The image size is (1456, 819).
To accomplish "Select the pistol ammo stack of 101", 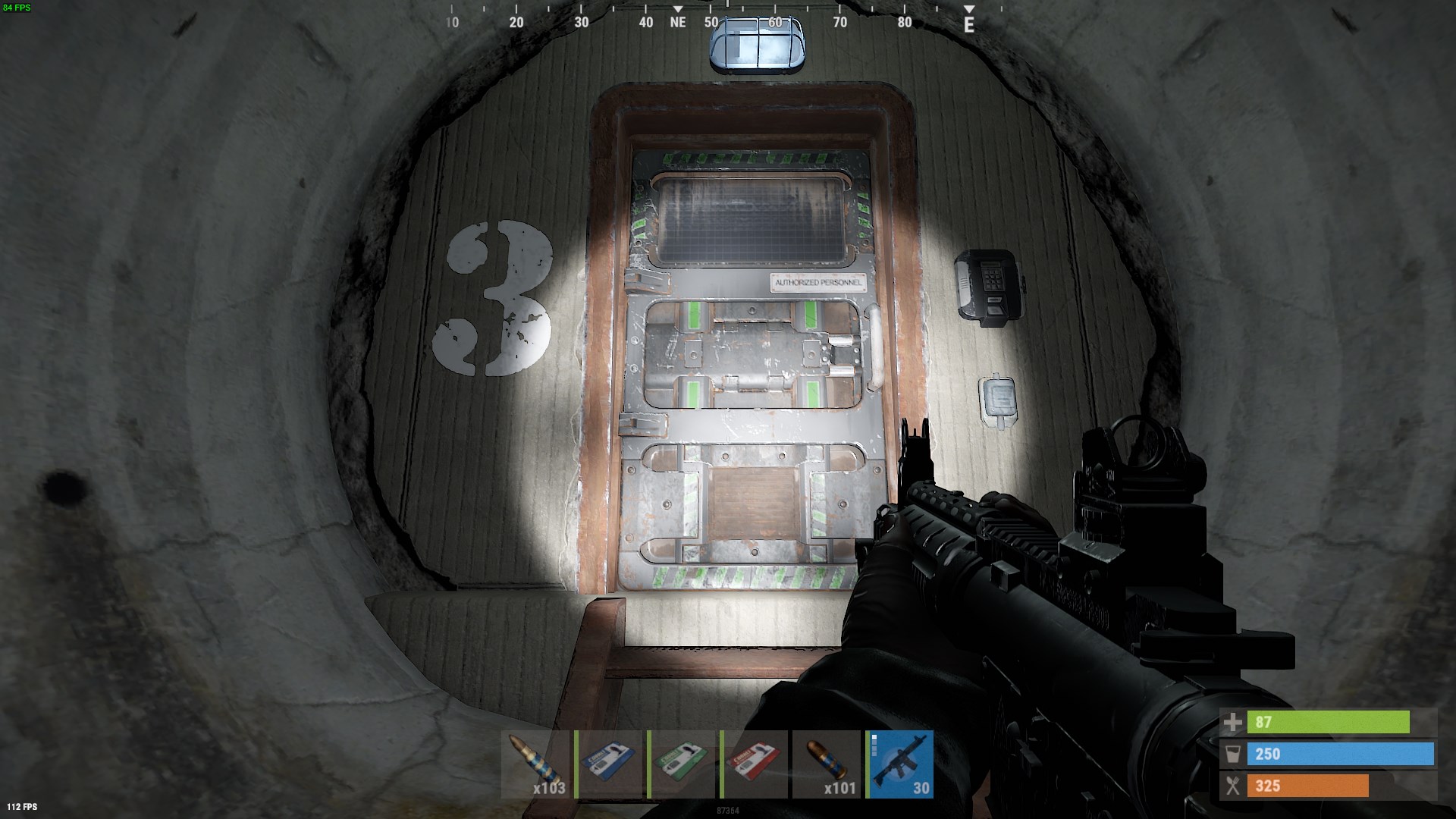I will pyautogui.click(x=827, y=764).
